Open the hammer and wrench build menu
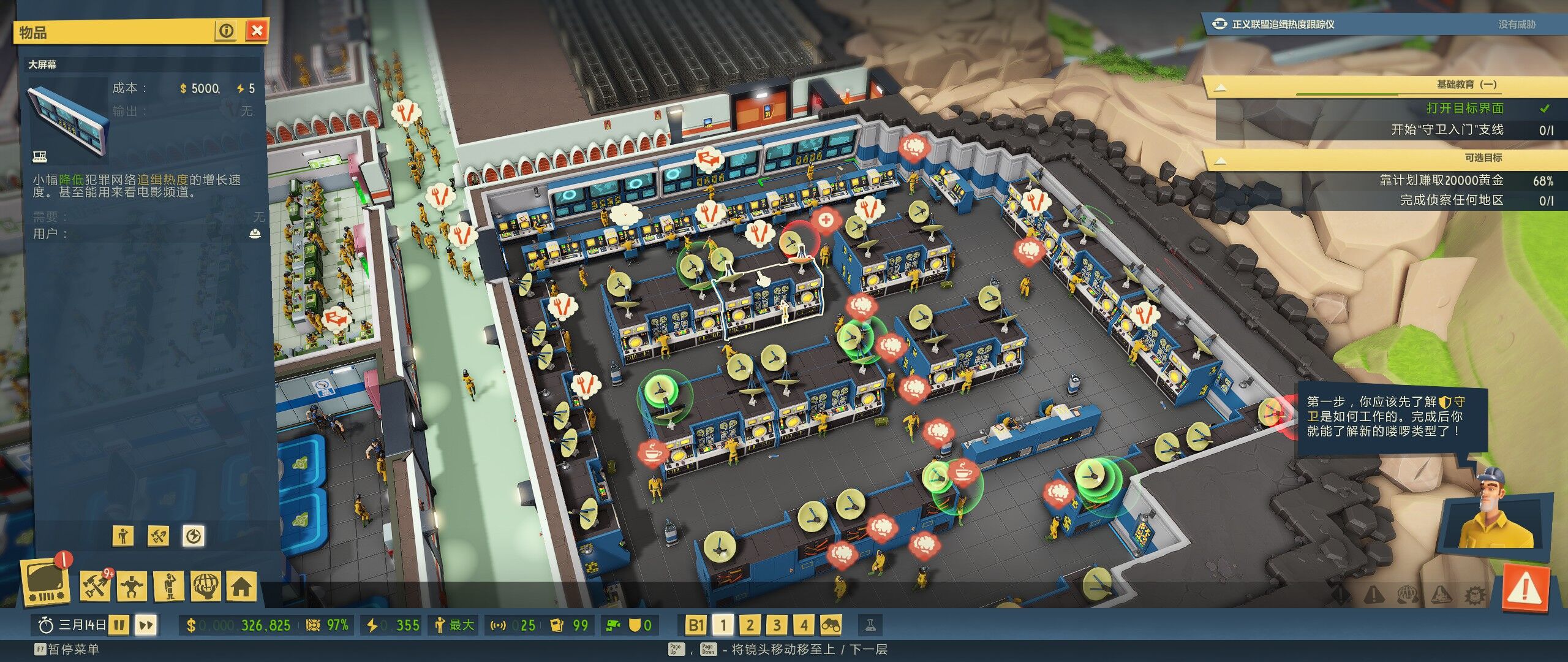The width and height of the screenshot is (1568, 662). click(x=96, y=586)
